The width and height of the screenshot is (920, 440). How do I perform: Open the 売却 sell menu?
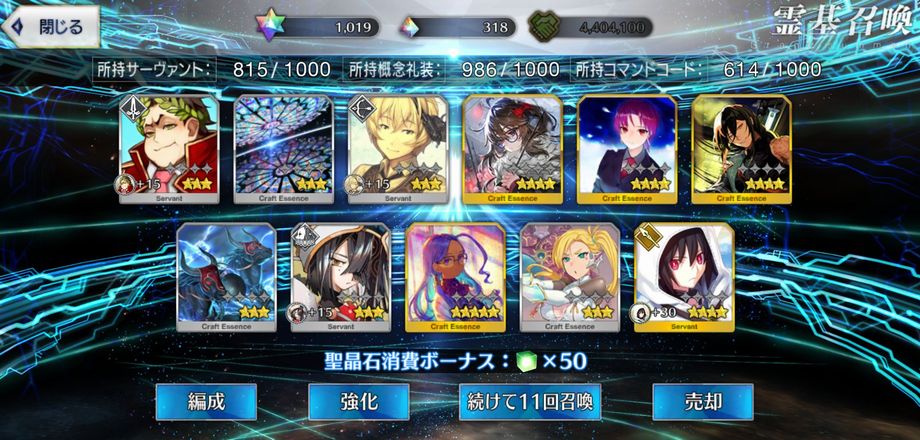coord(701,402)
